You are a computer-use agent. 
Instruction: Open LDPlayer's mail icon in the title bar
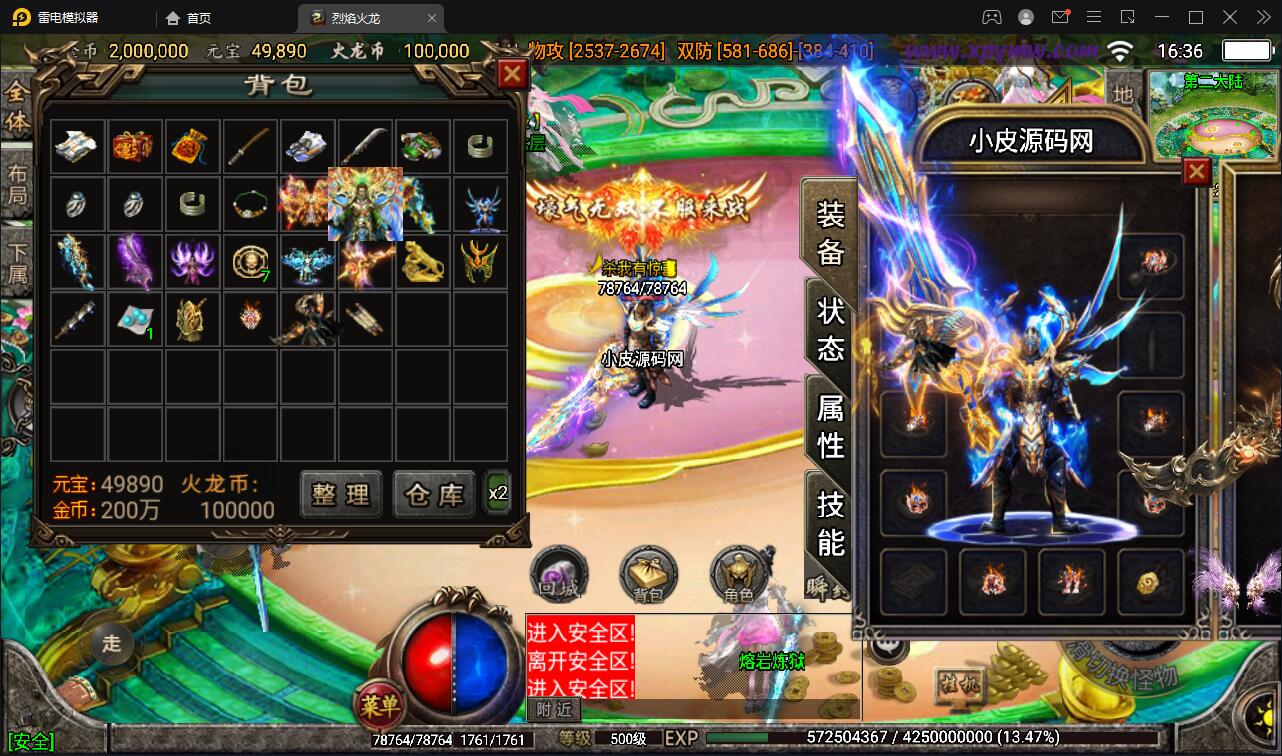(1061, 17)
